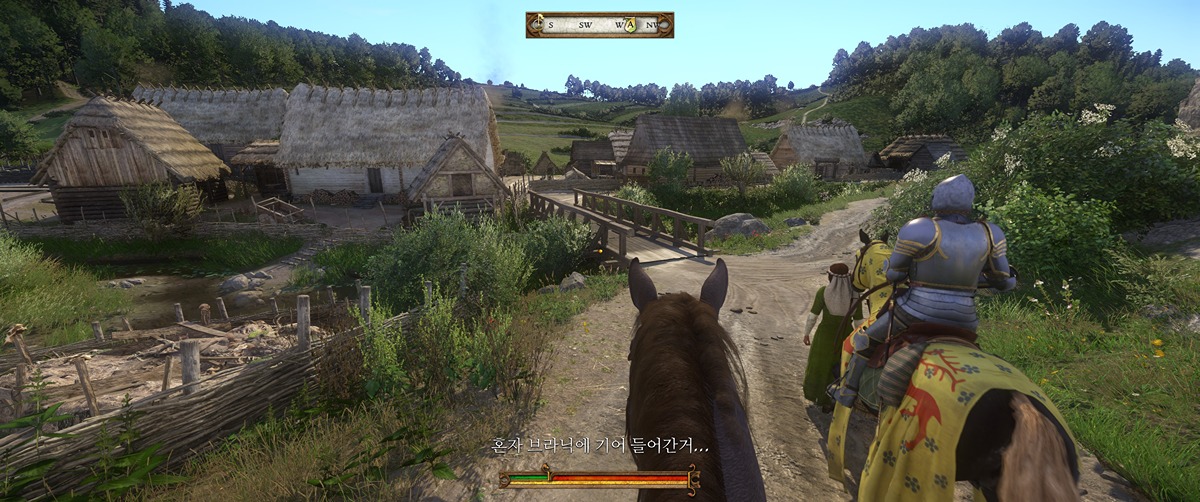Click the quest marker shield labeled A
The width and height of the screenshot is (1200, 502).
pyautogui.click(x=629, y=25)
